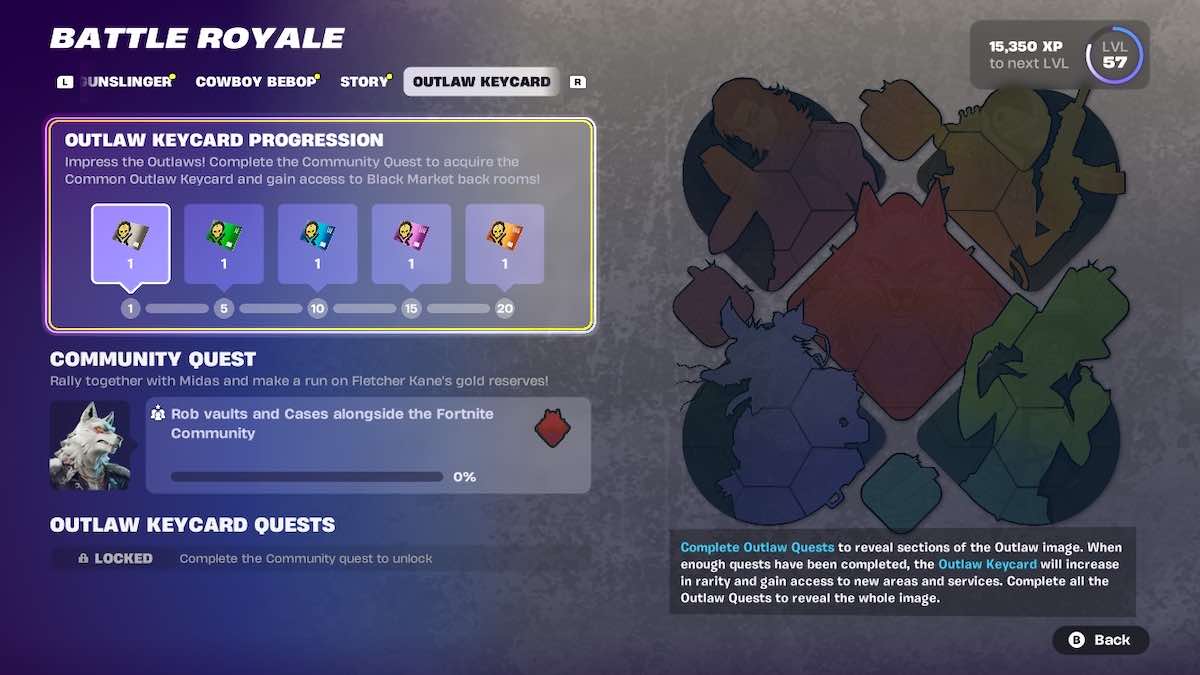
Task: Switch to the Gunslinger tab
Action: pyautogui.click(x=126, y=82)
